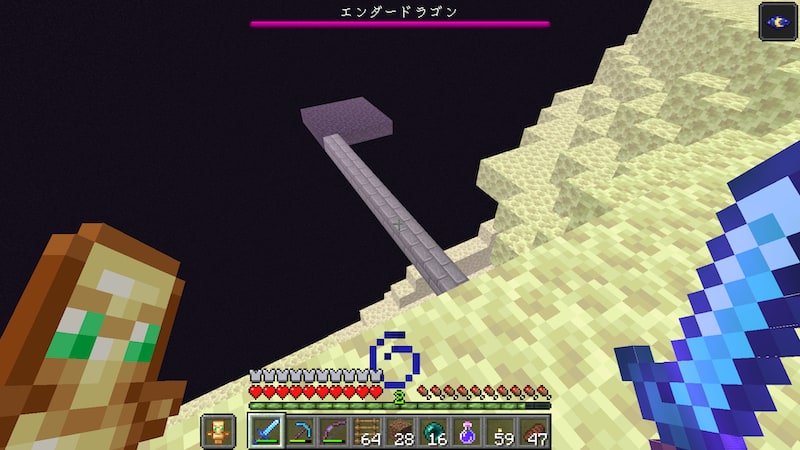Viewport: 800px width, 450px height.
Task: Select the ender pearl stack
Action: coord(434,431)
